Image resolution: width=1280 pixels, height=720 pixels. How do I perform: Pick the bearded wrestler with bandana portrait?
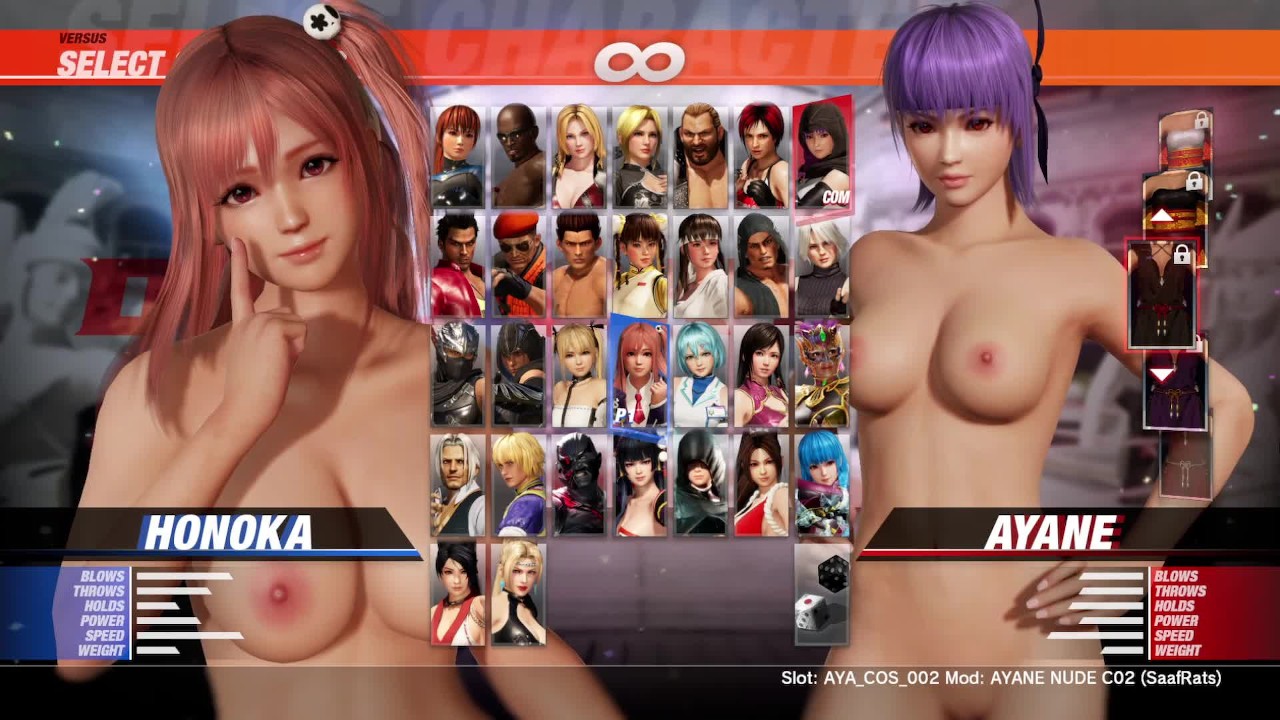(x=700, y=156)
